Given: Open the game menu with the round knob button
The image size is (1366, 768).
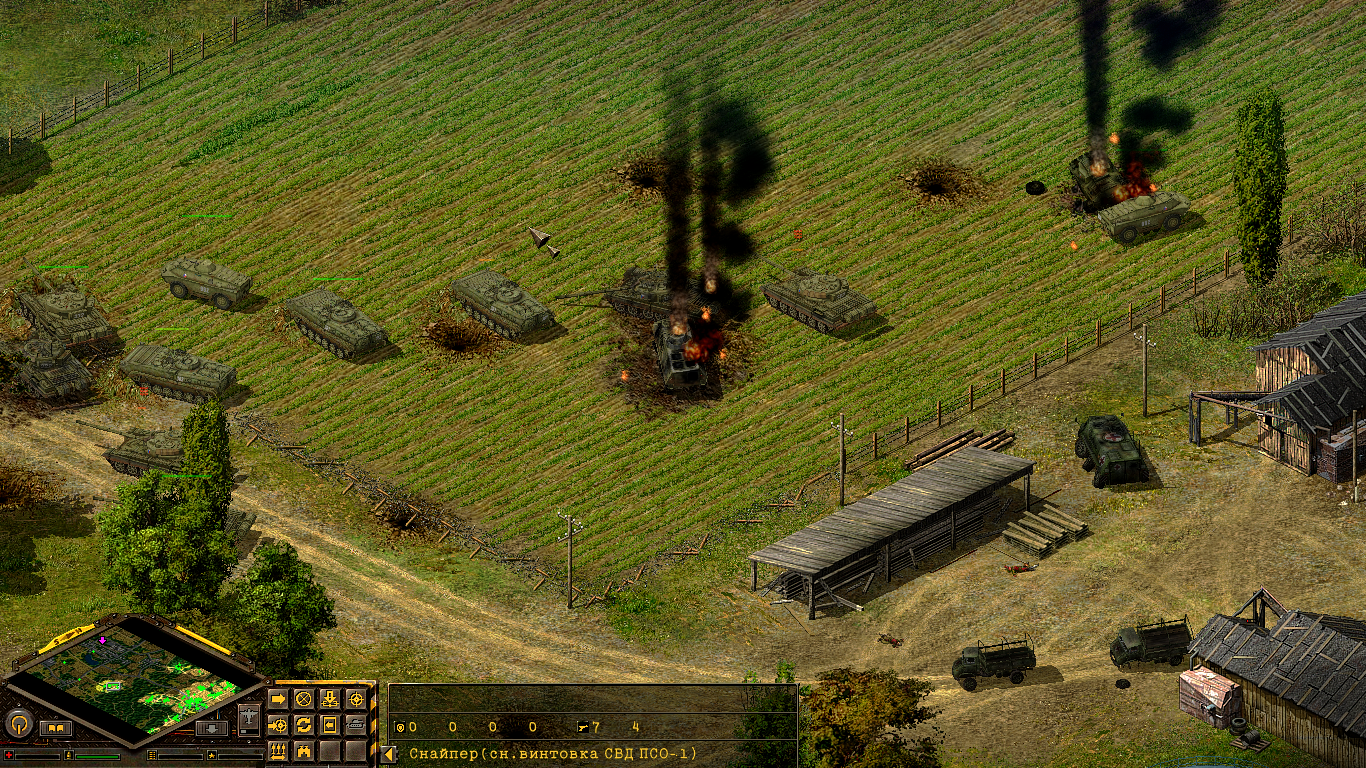Looking at the screenshot, I should point(18,723).
